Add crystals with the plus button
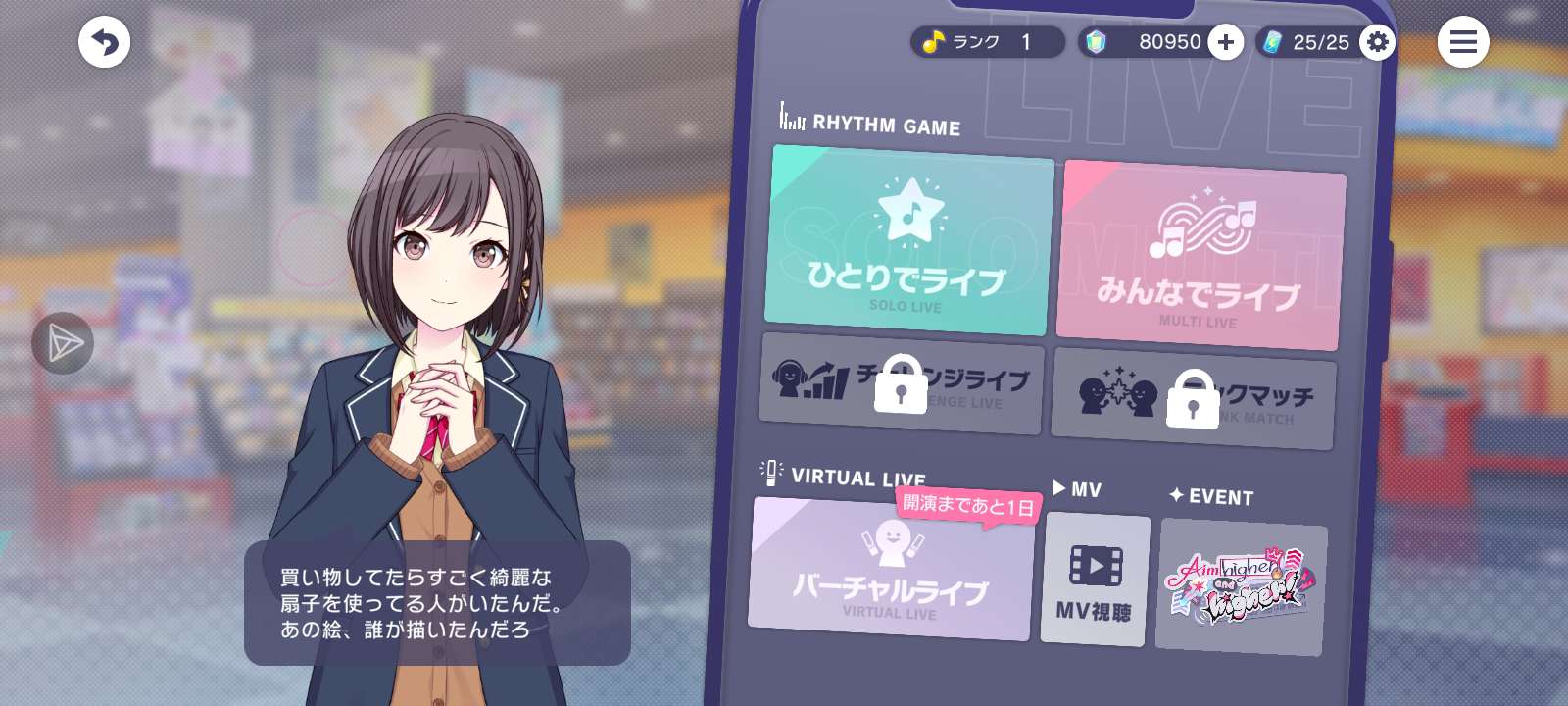 (x=1225, y=42)
